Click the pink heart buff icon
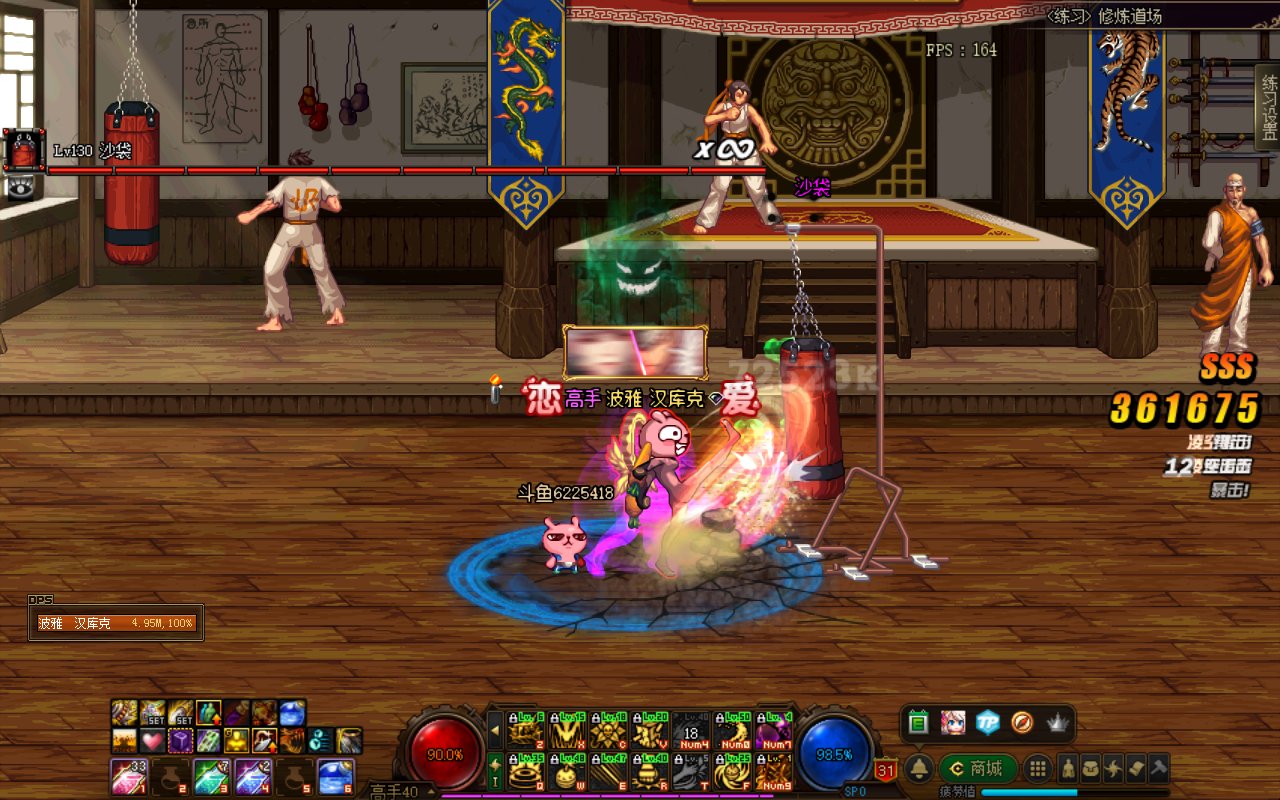This screenshot has width=1280, height=800. click(152, 741)
